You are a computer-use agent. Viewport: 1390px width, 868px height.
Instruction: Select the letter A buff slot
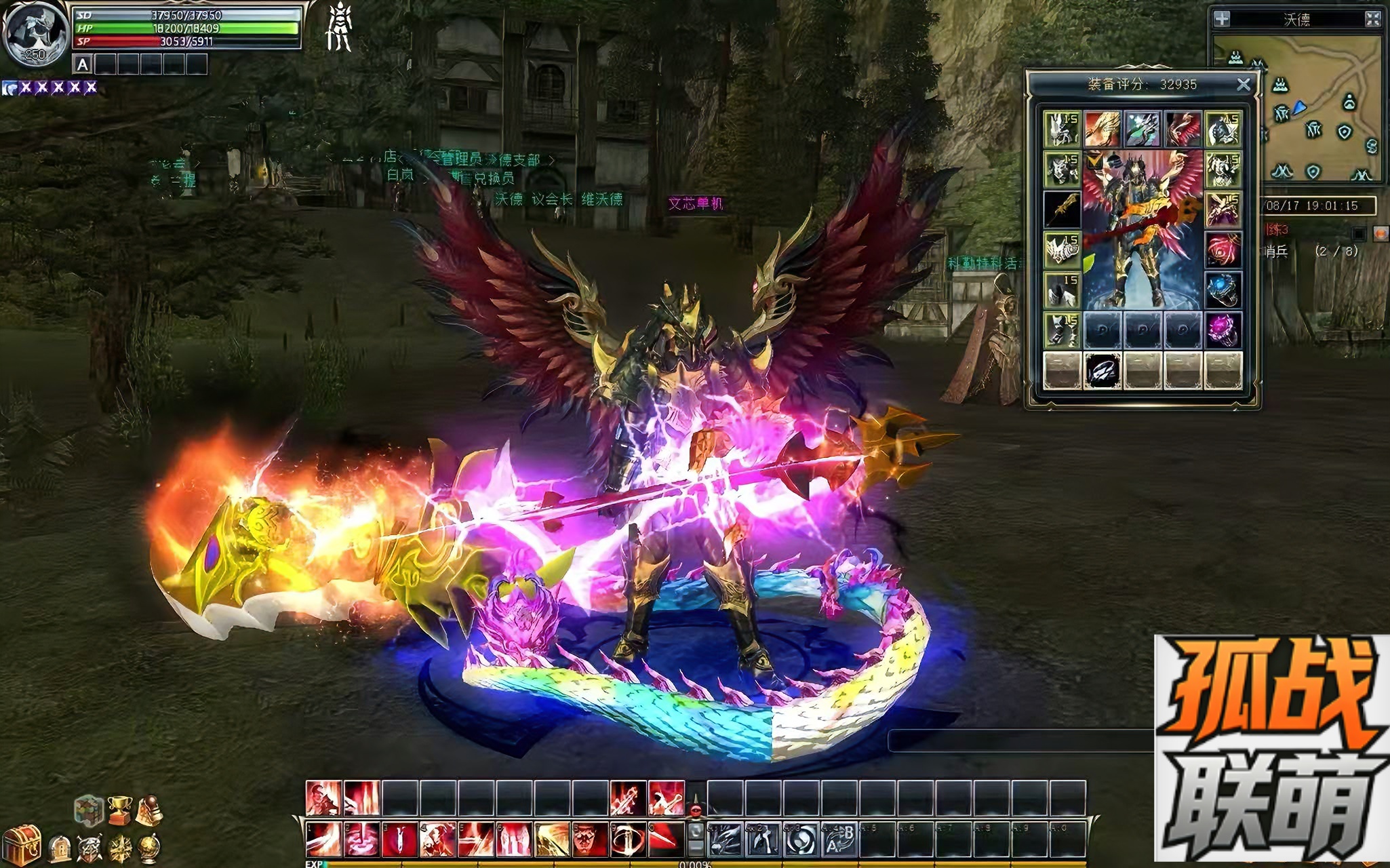tap(83, 65)
